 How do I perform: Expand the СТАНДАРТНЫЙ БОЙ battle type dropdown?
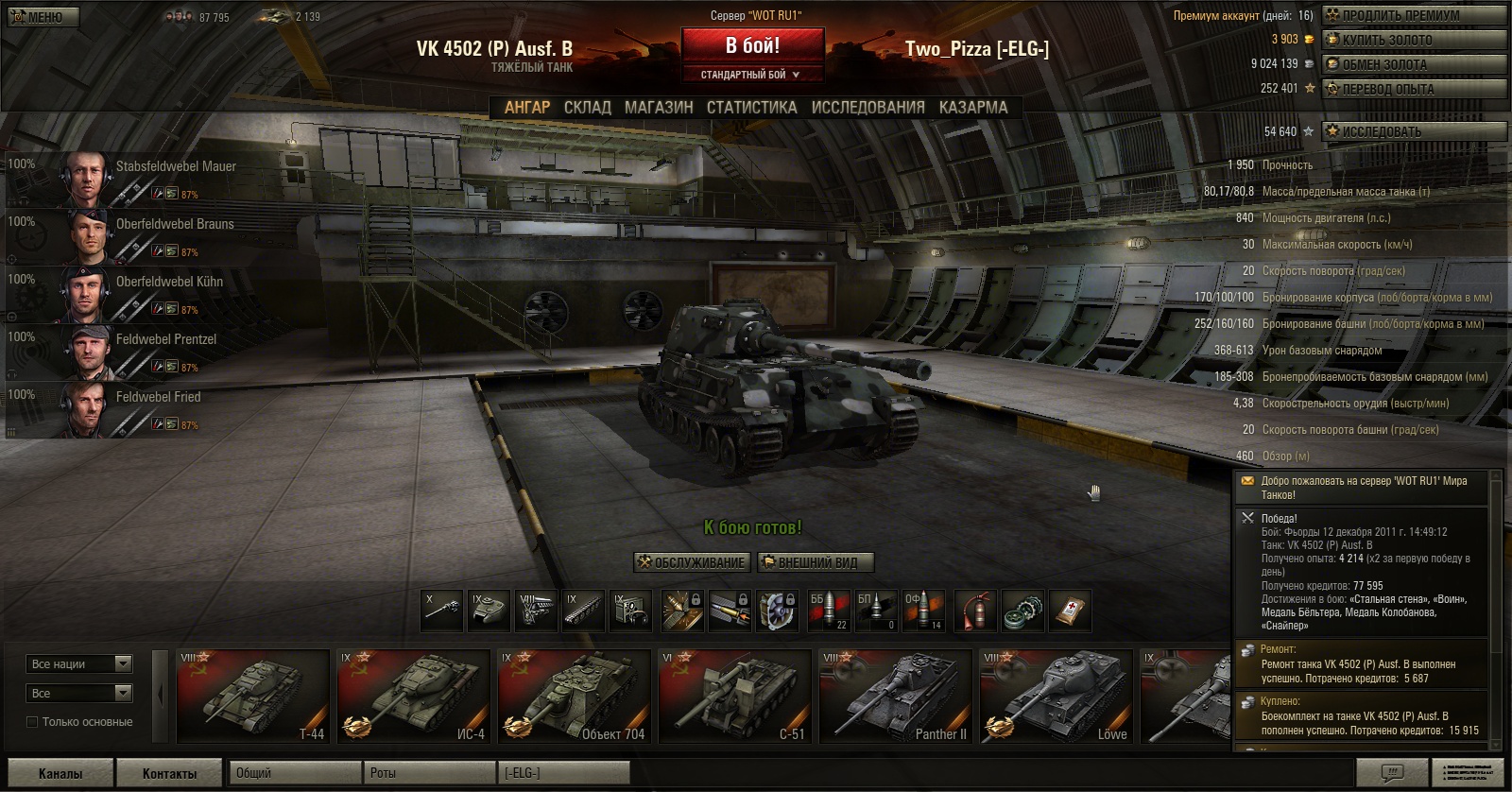point(751,75)
